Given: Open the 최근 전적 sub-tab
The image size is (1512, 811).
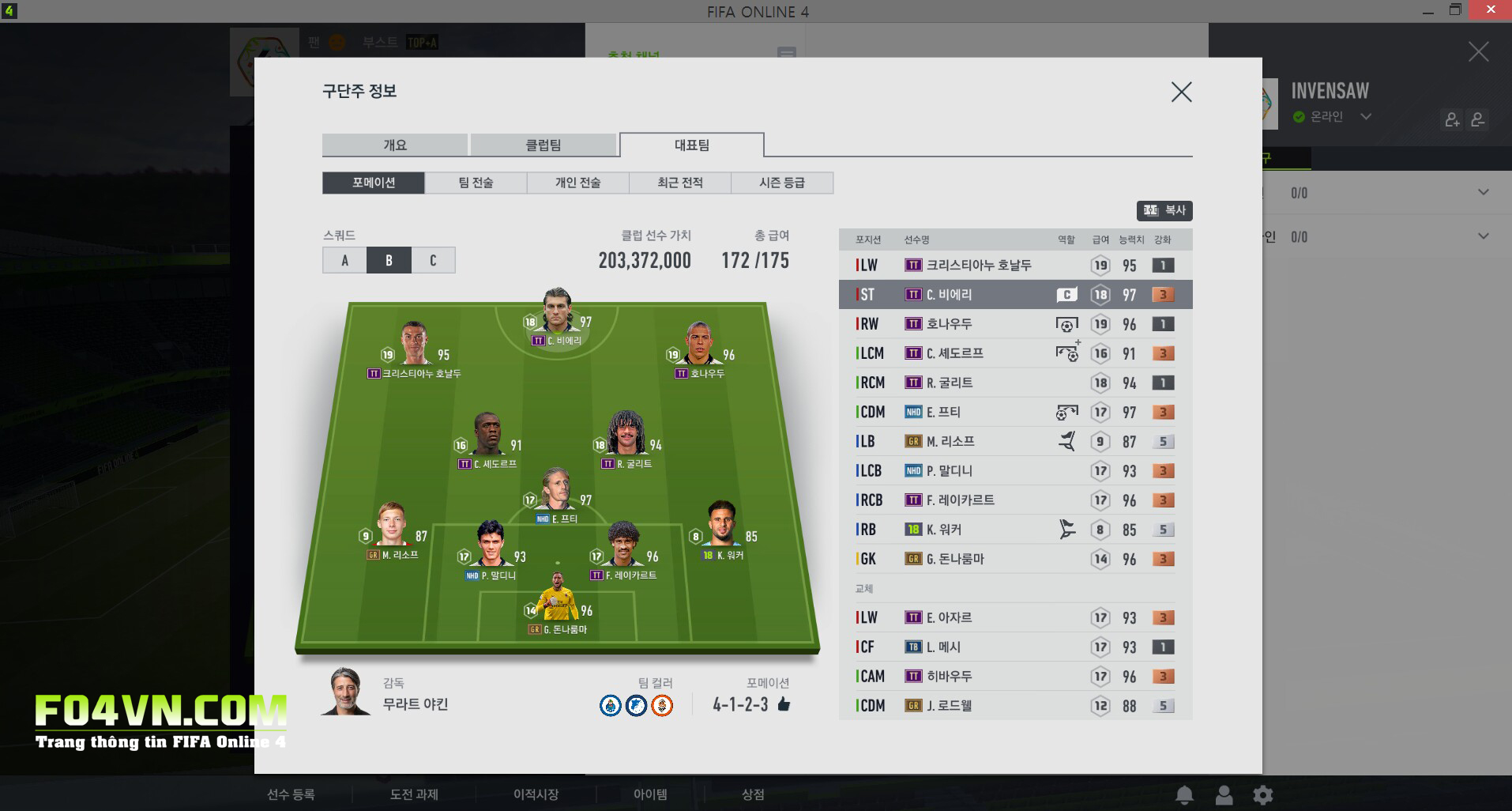Looking at the screenshot, I should point(680,183).
